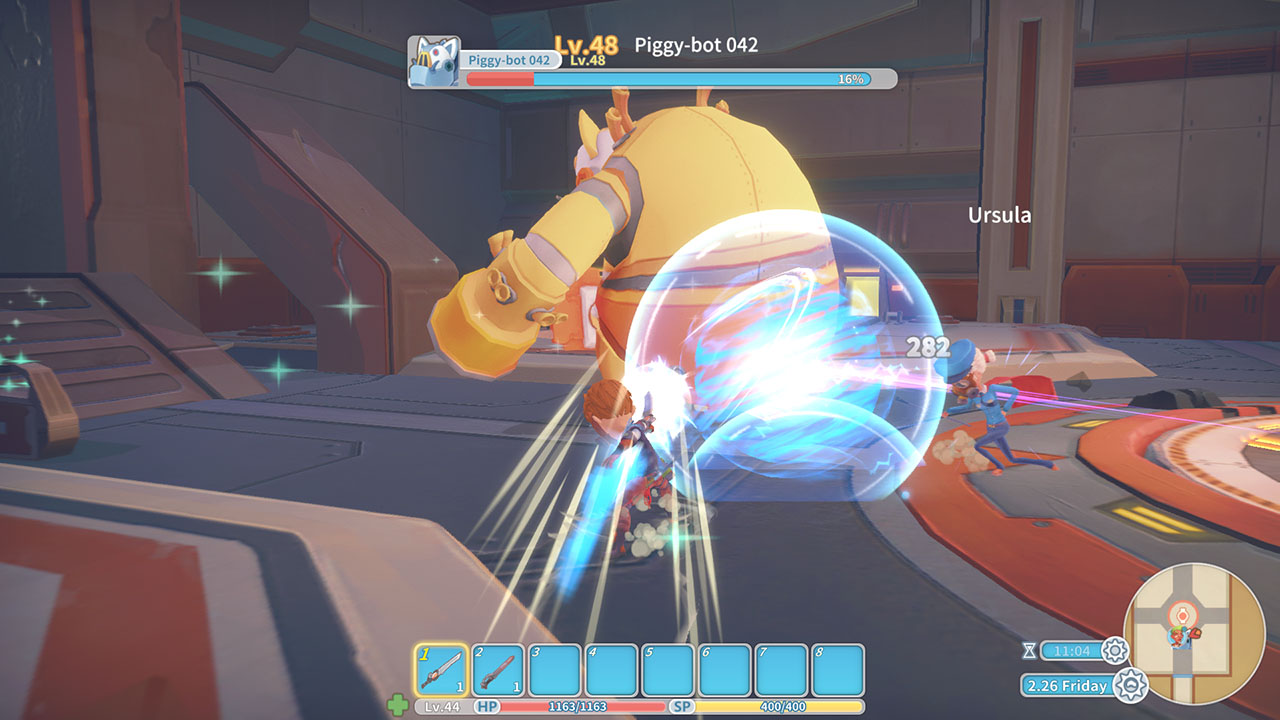Switch to the weapon in hotbar slot 2
The image size is (1280, 720).
click(498, 669)
